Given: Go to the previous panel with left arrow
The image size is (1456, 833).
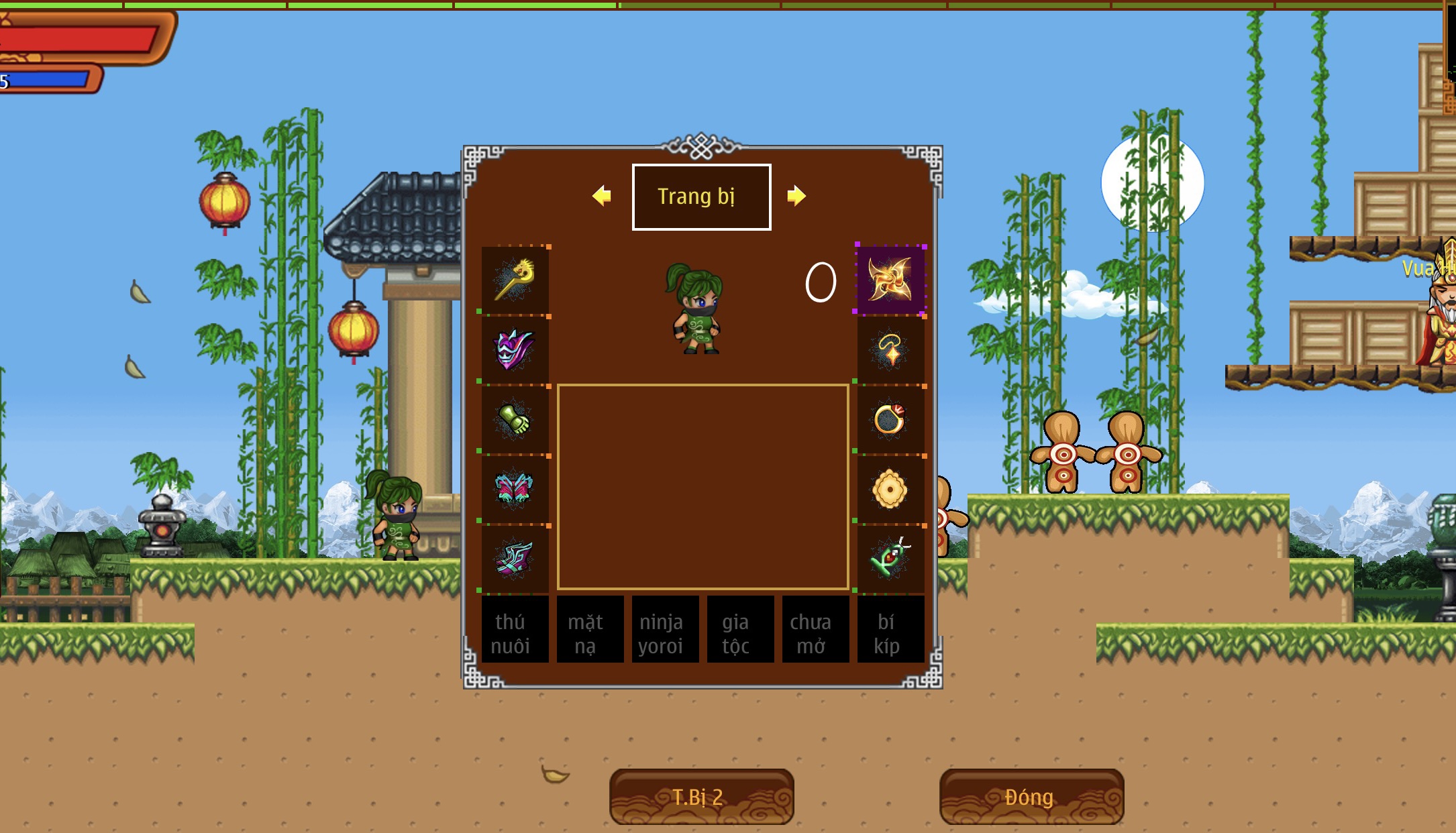Looking at the screenshot, I should coord(602,196).
